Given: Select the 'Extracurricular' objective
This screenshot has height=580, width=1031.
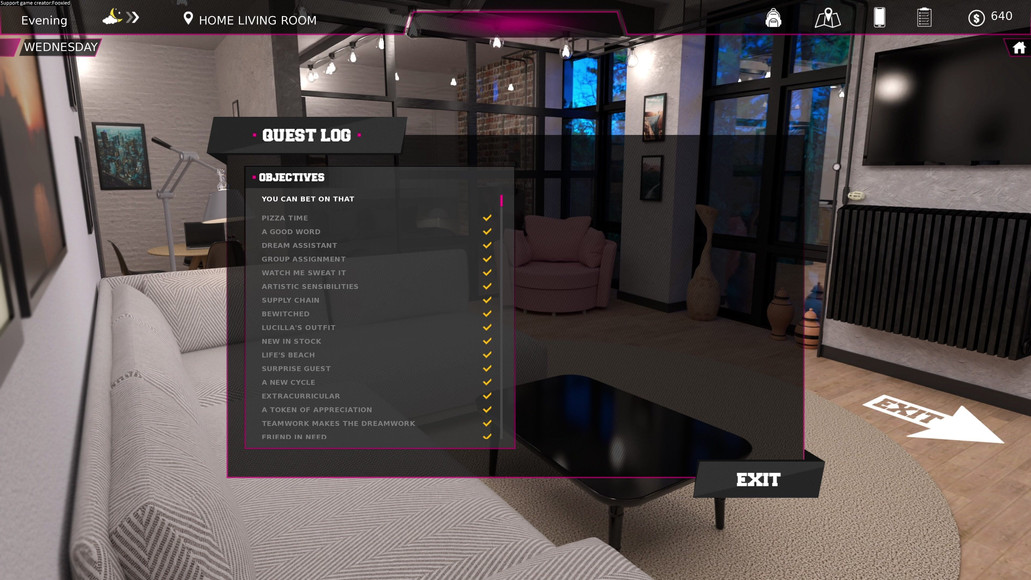Looking at the screenshot, I should pos(301,396).
